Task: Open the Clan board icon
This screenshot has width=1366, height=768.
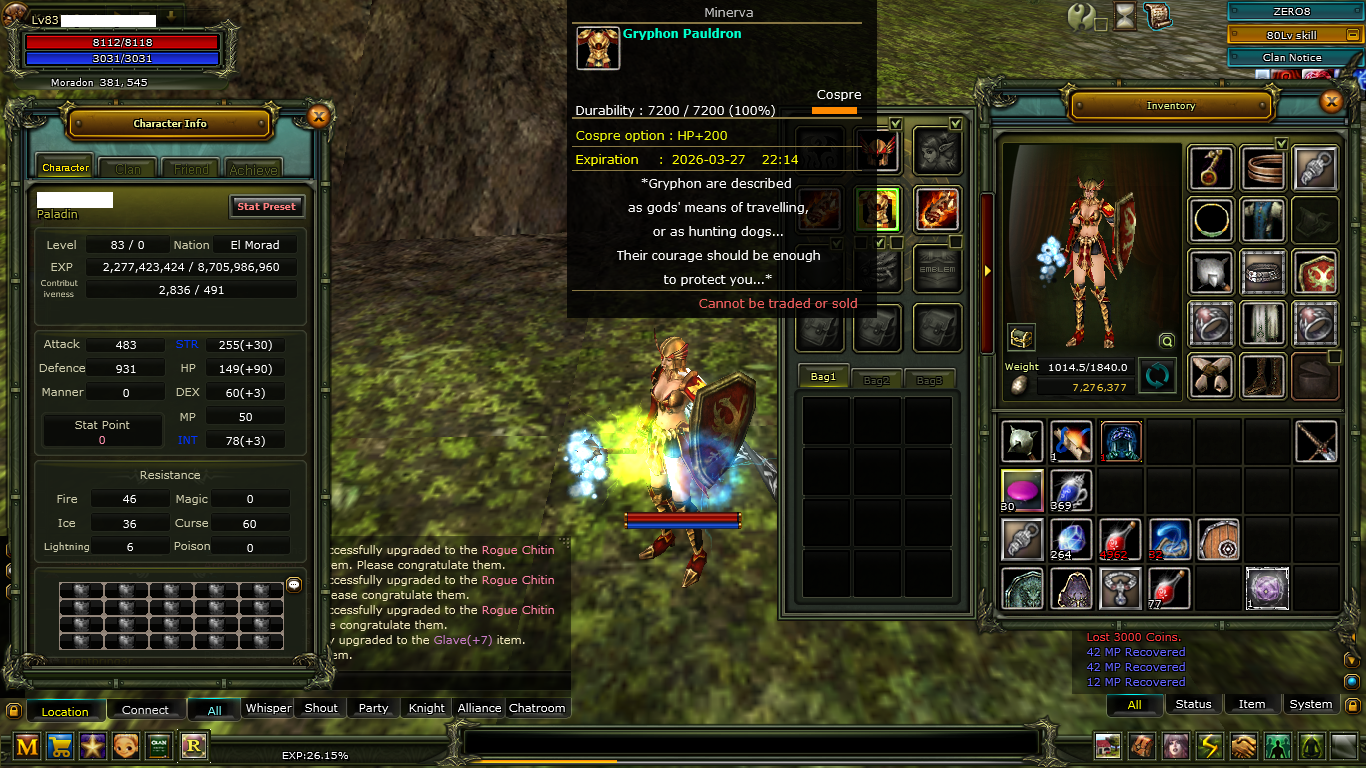Action: [x=159, y=745]
